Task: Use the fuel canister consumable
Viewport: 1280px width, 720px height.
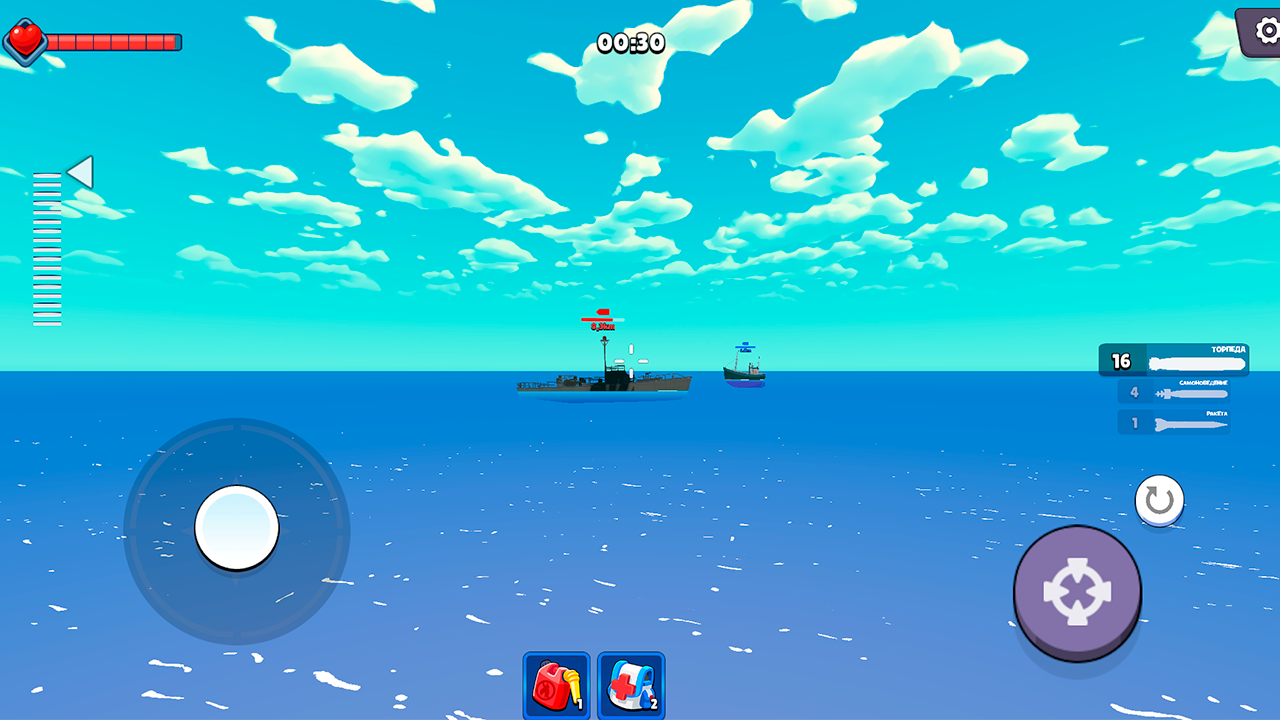Action: pos(556,686)
